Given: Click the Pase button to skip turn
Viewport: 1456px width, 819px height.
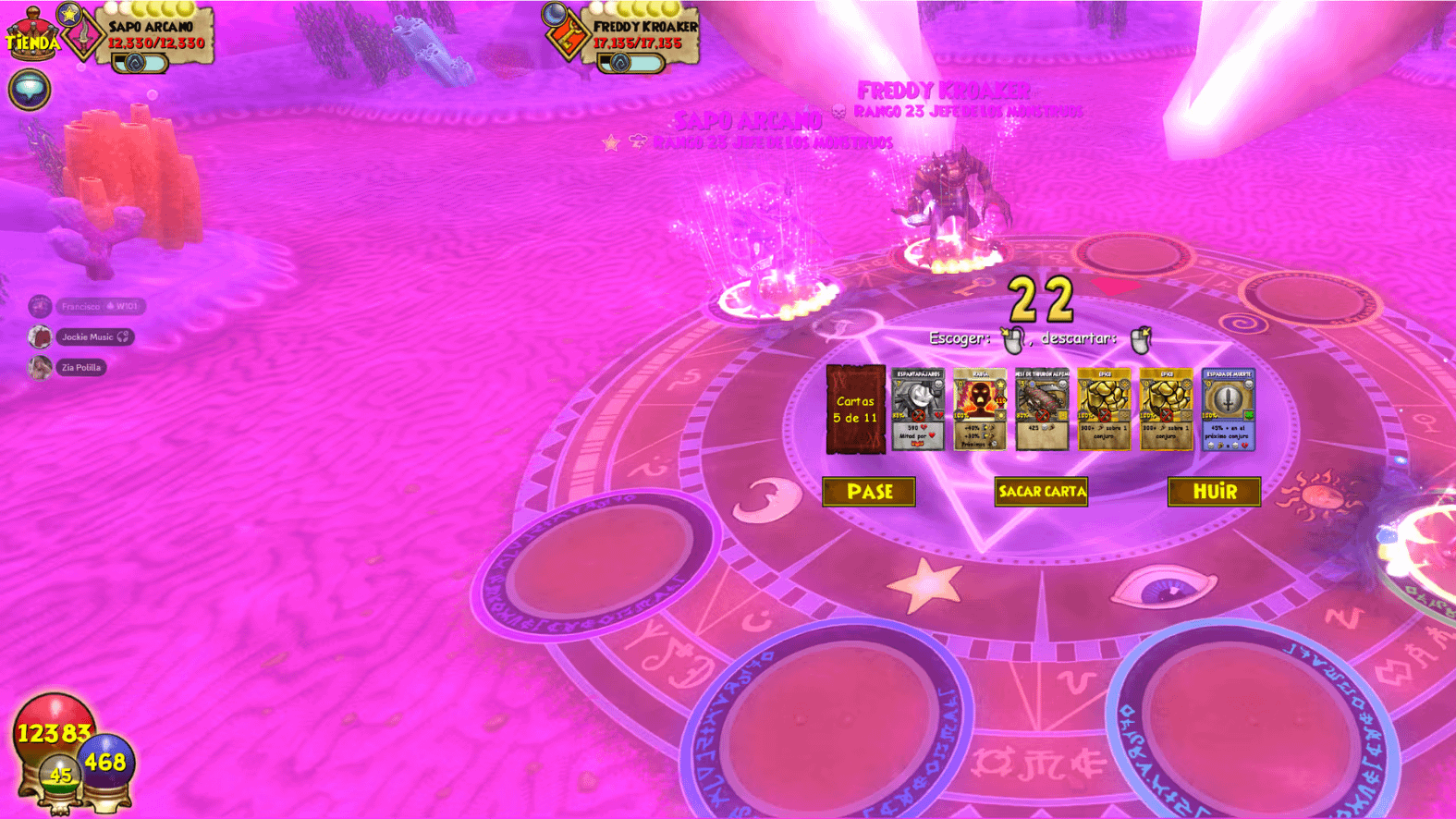Looking at the screenshot, I should click(x=869, y=492).
